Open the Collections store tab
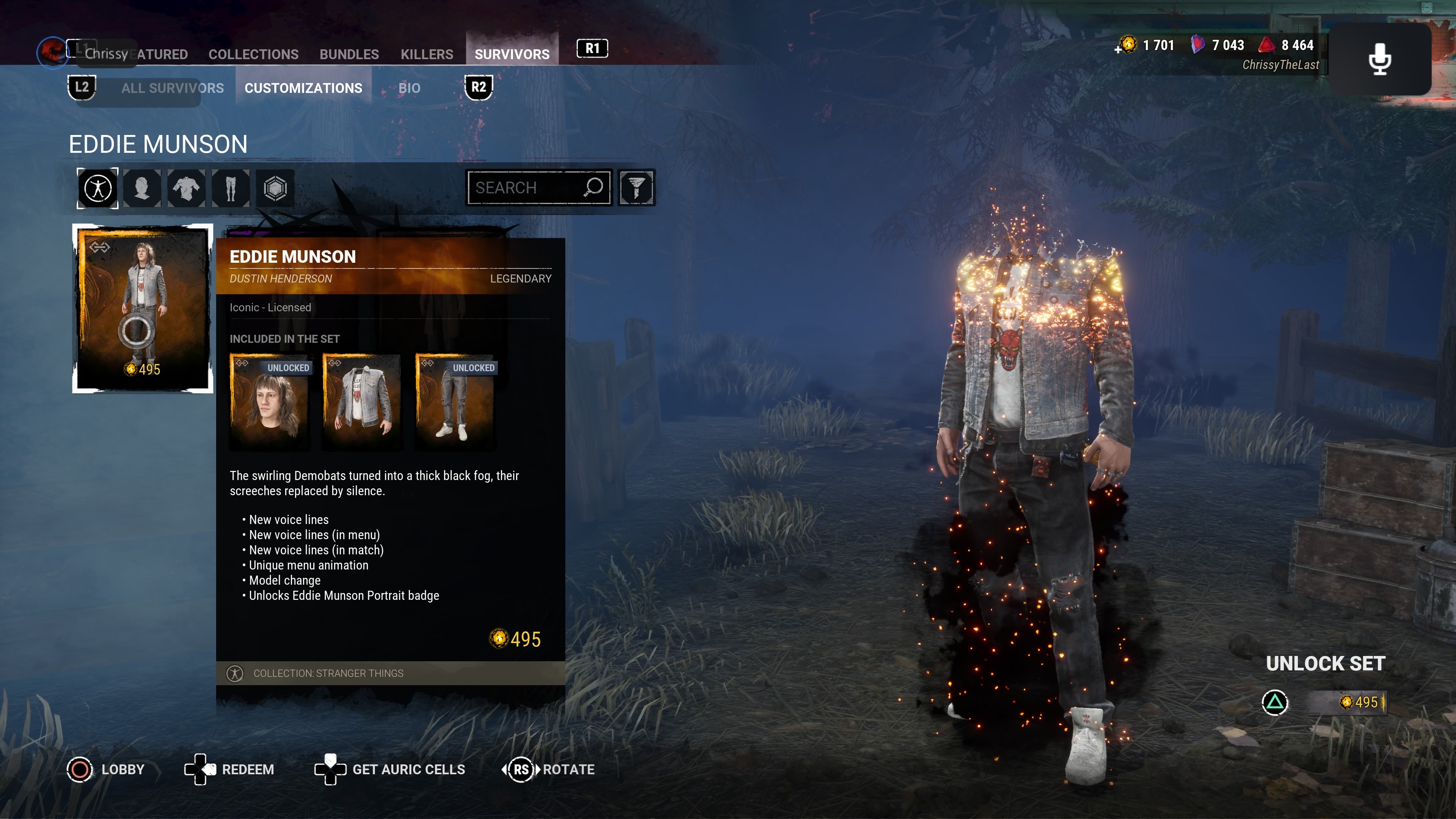The height and width of the screenshot is (819, 1456). pyautogui.click(x=253, y=54)
